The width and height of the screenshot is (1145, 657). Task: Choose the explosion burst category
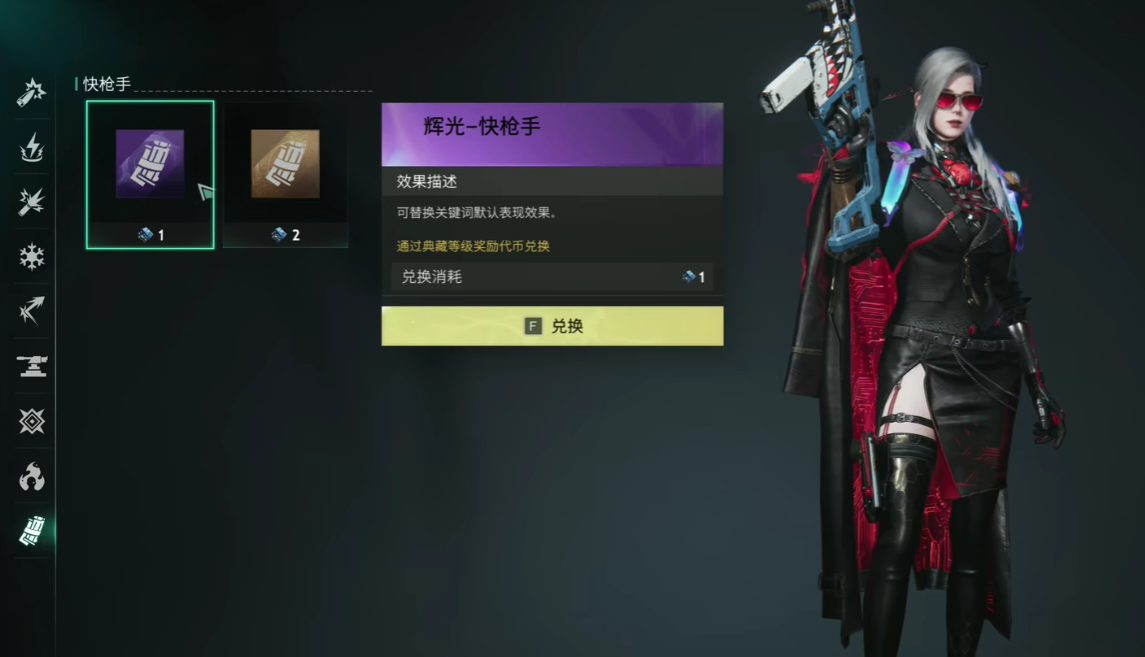(32, 203)
